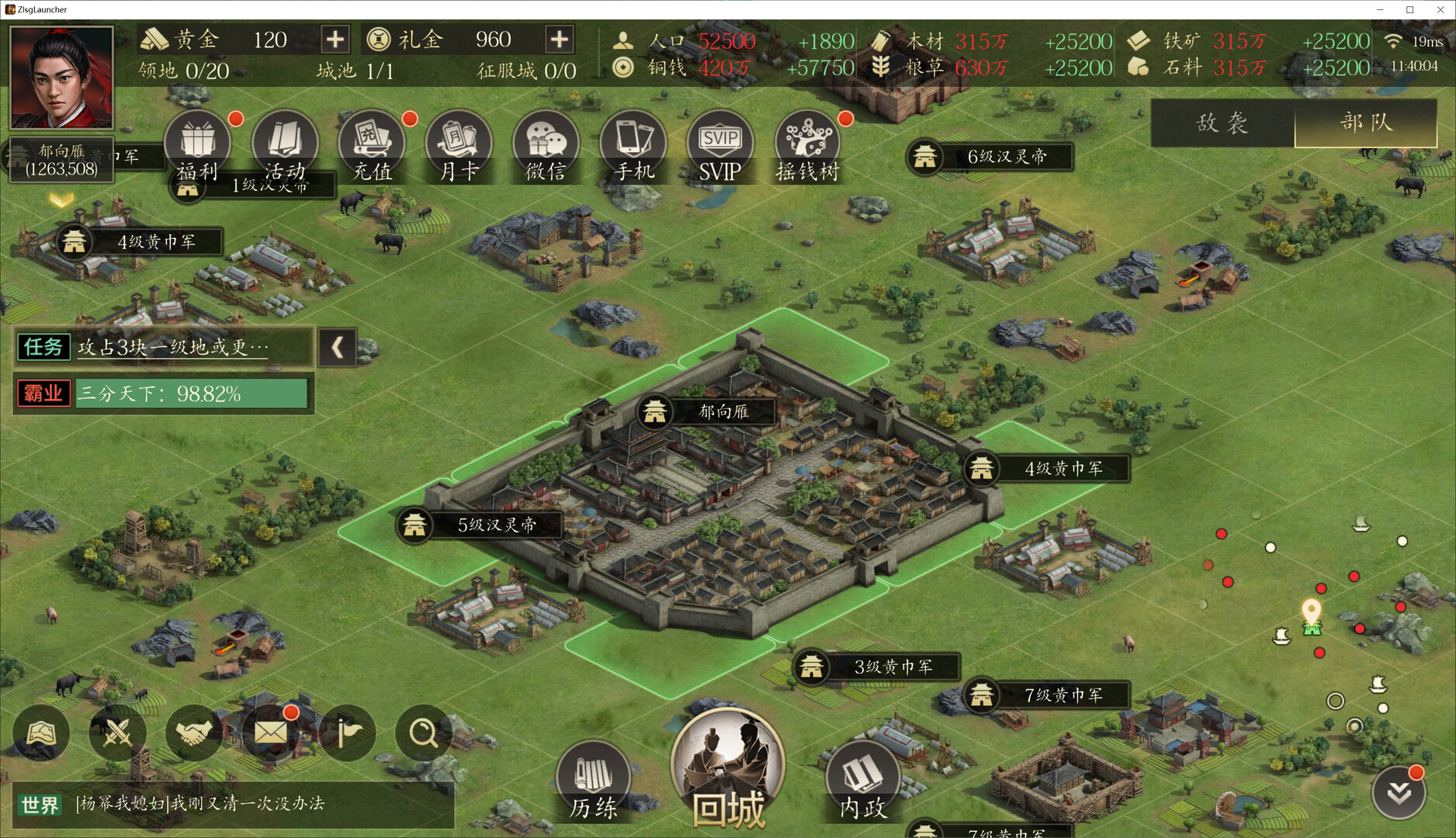Click plus to add more 黄金 gold
1456x838 pixels.
tap(335, 39)
